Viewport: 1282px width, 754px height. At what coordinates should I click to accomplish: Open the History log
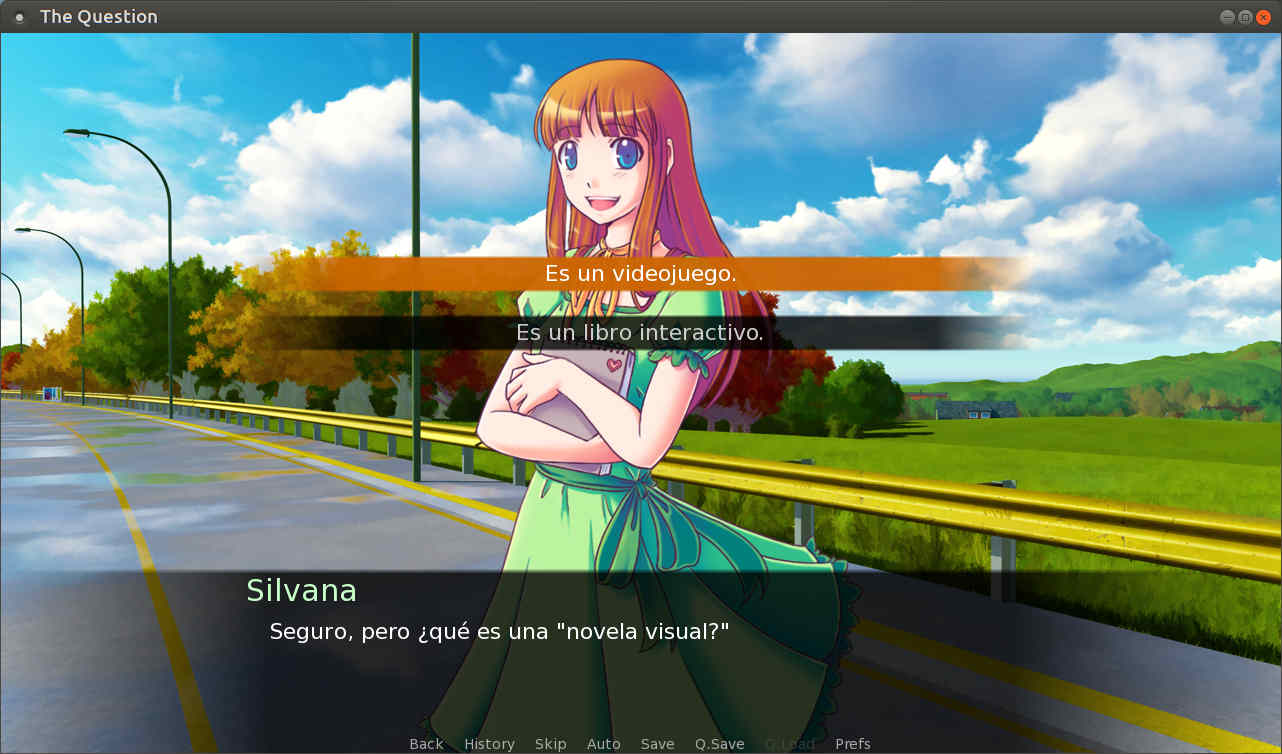(489, 744)
